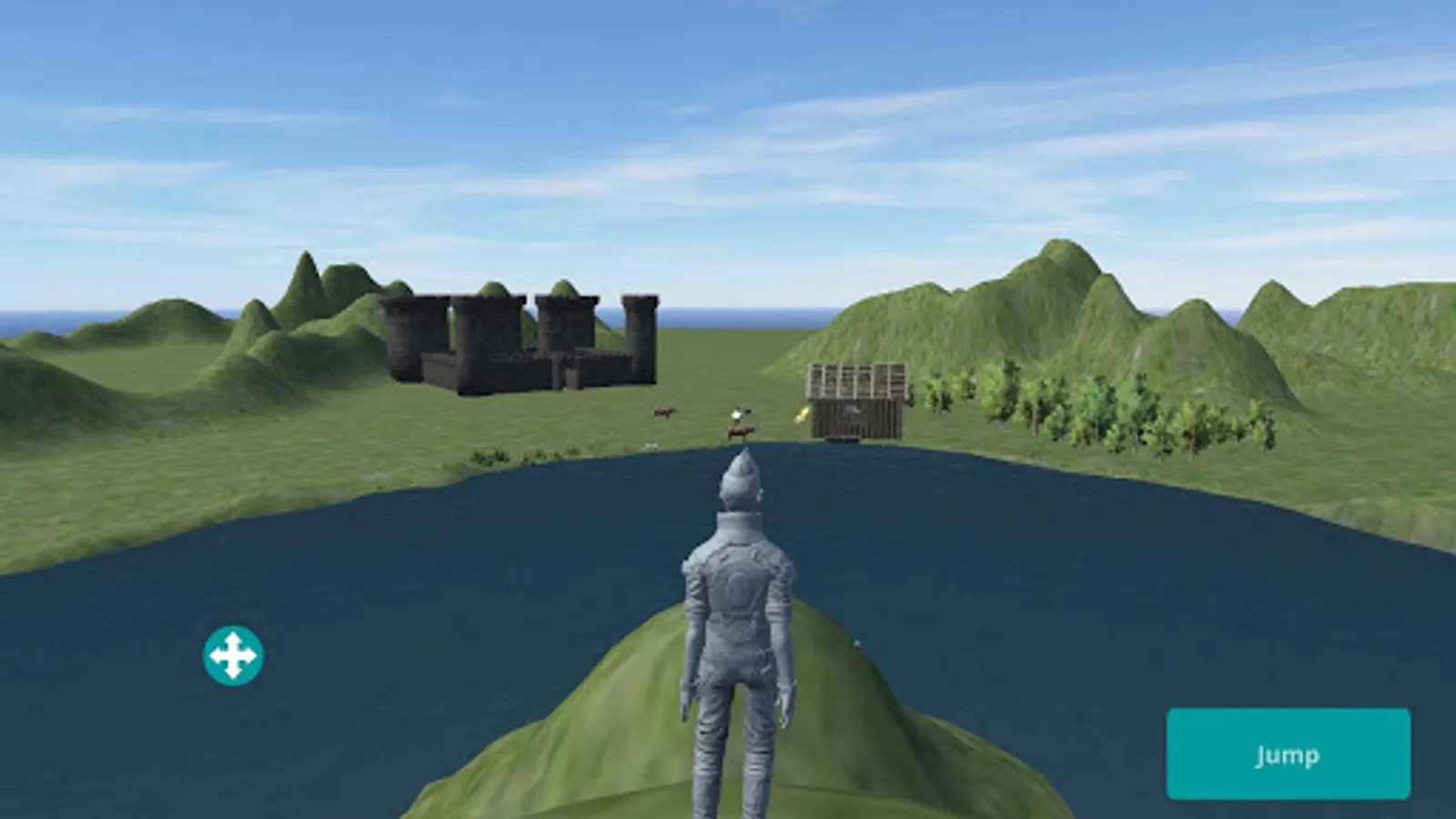The height and width of the screenshot is (819, 1456).
Task: Click the horse grazing near the lake
Action: click(x=739, y=432)
